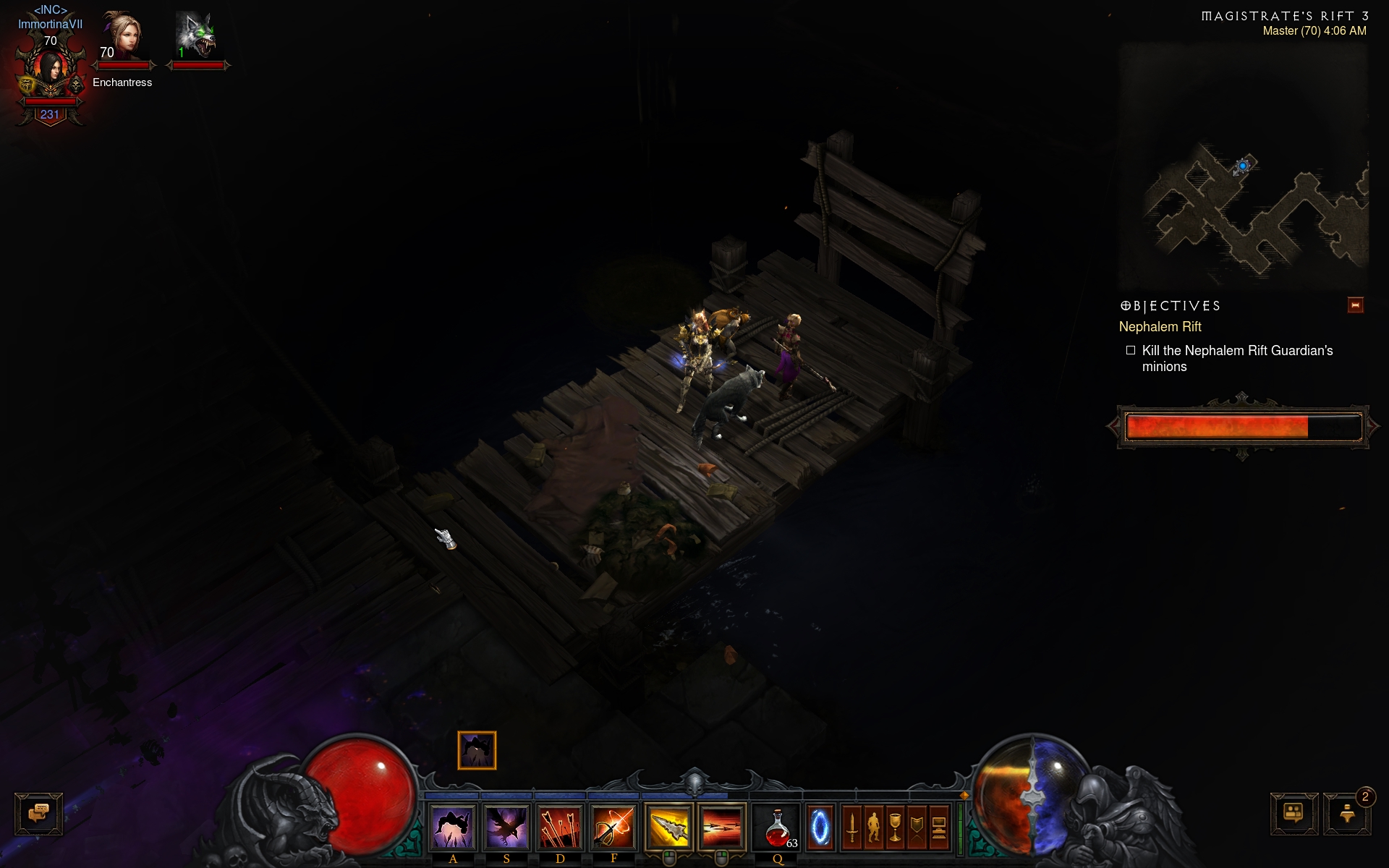Activate the flaming crossbow skill icon
This screenshot has height=868, width=1389.
click(x=613, y=827)
